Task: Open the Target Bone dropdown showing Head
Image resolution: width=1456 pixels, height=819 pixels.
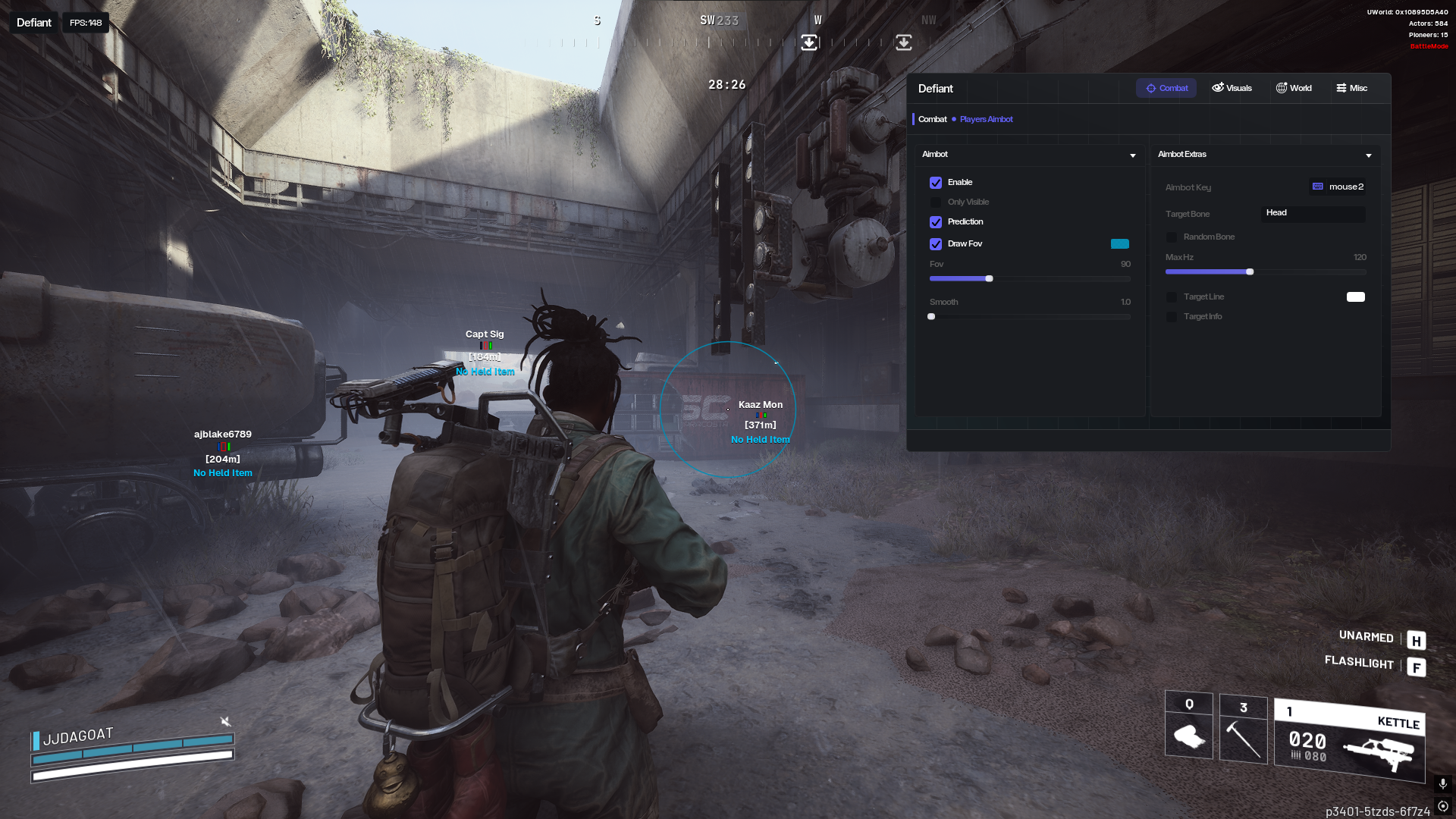Action: (1313, 213)
